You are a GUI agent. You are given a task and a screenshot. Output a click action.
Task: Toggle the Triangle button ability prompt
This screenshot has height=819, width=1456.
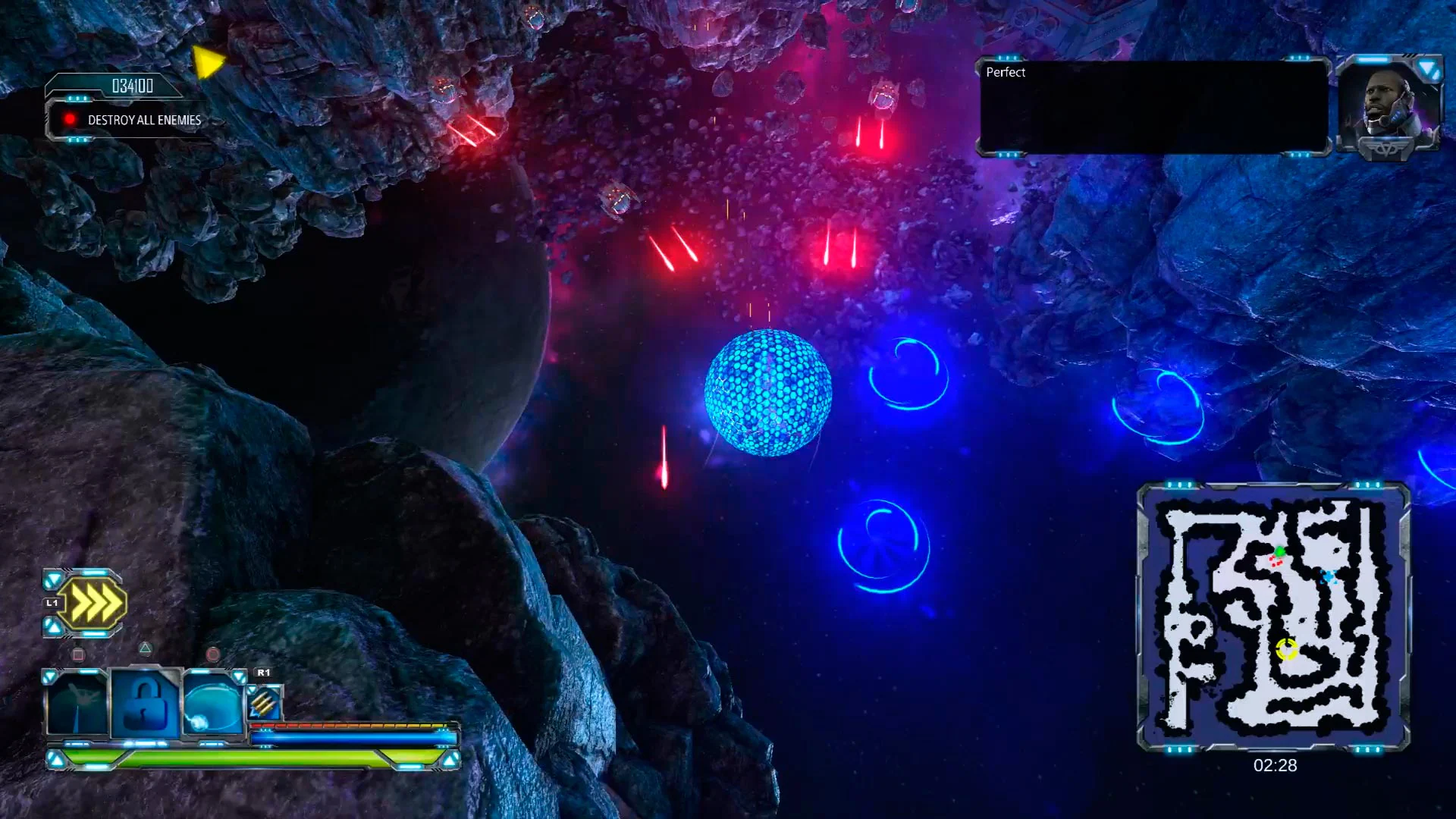(144, 648)
